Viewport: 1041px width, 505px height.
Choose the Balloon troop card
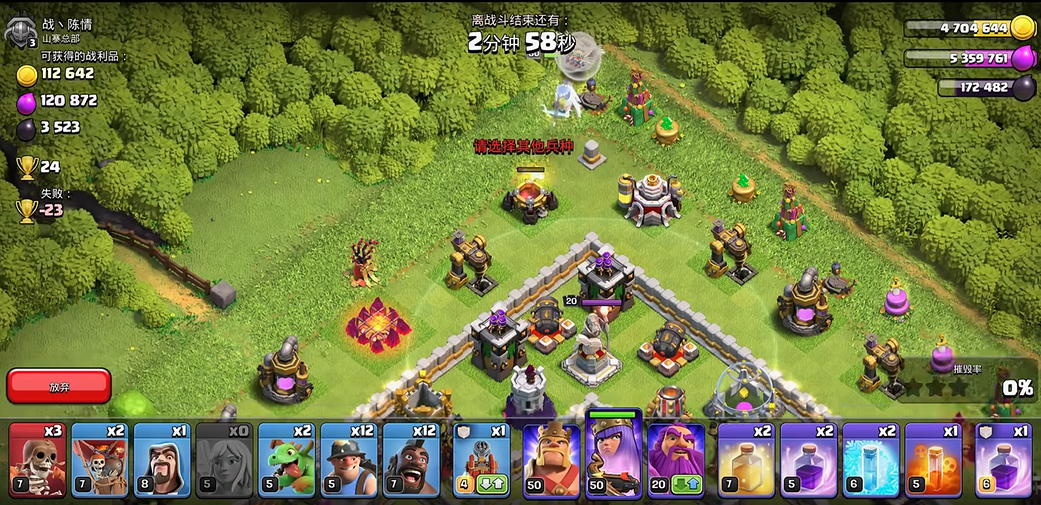tap(100, 460)
